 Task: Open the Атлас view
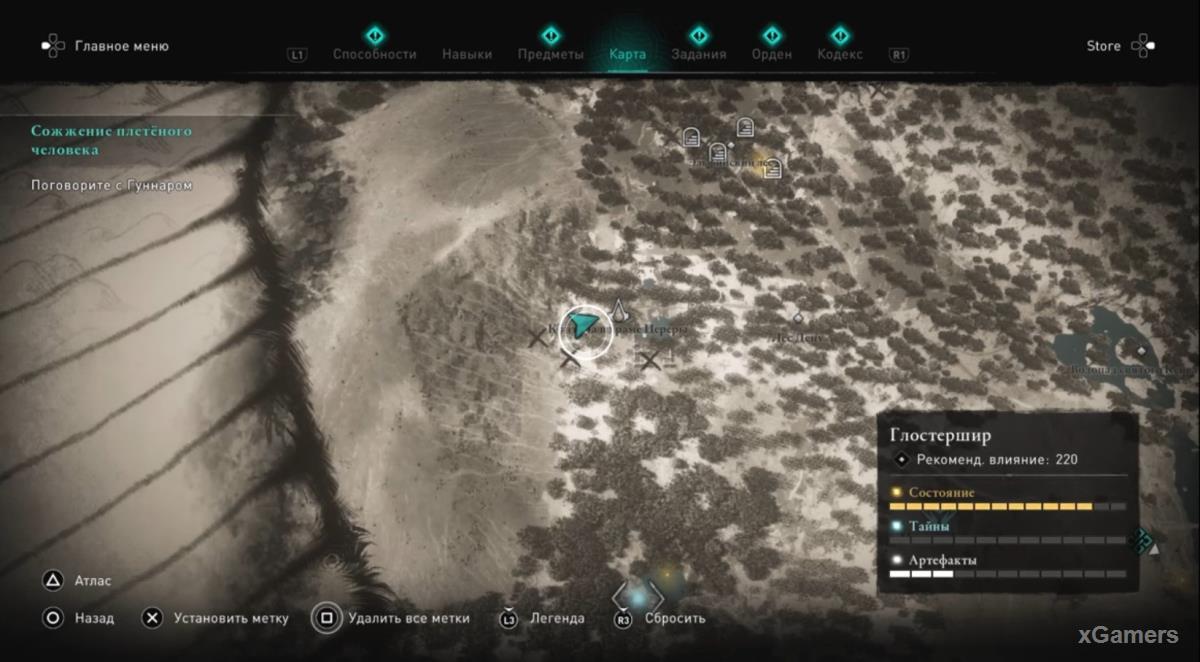[x=93, y=580]
